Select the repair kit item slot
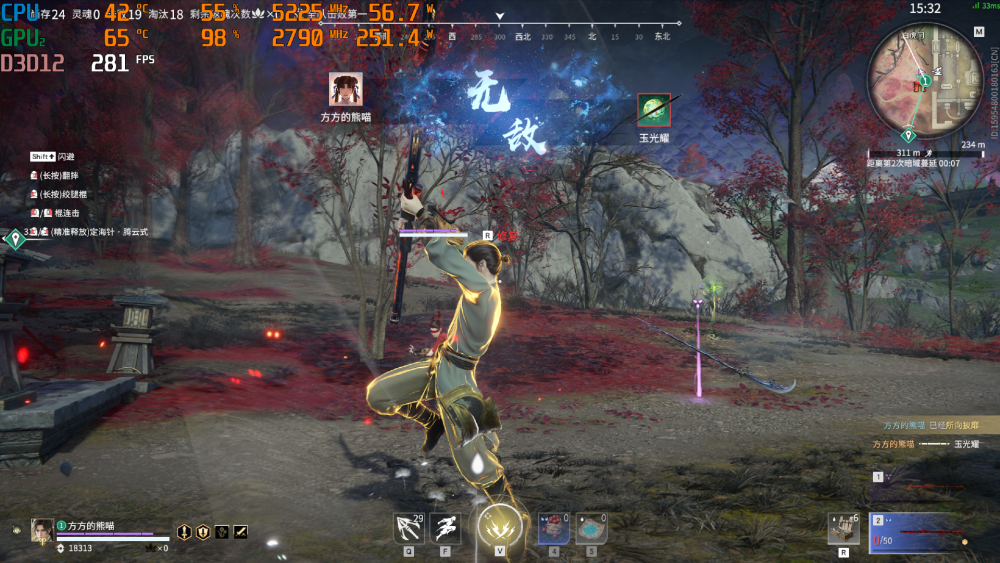The width and height of the screenshot is (1000, 563). coord(843,529)
